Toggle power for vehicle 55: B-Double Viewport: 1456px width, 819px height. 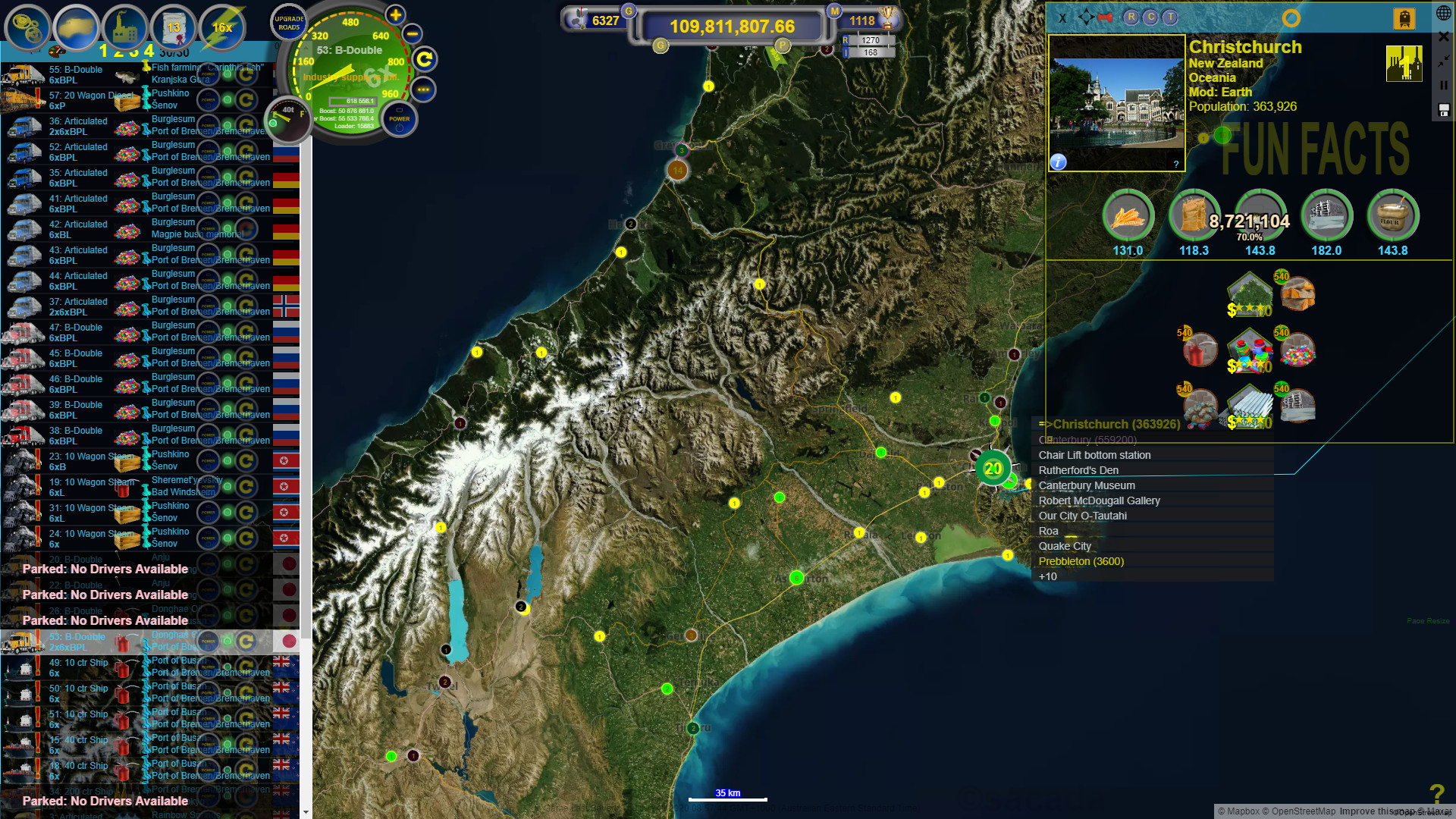pos(209,76)
